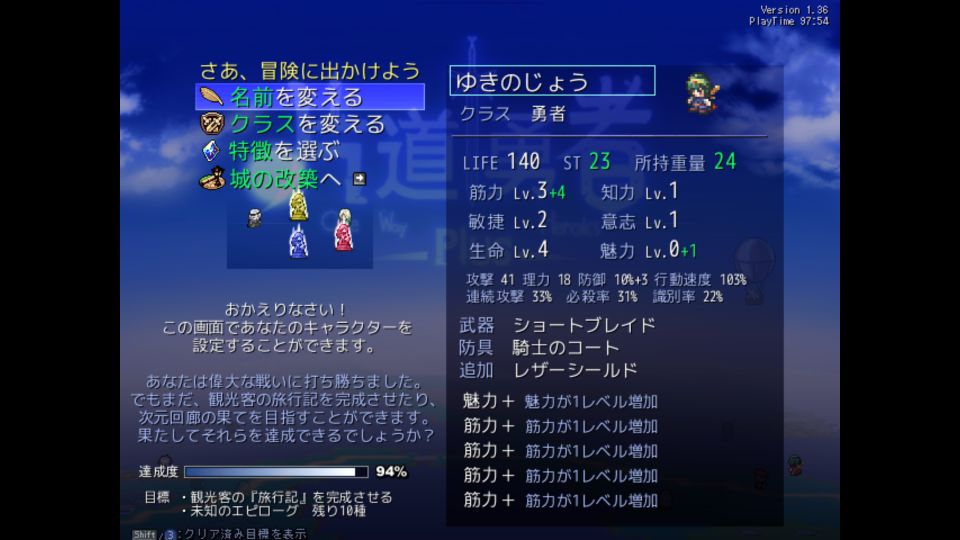Go to 城の改築へ option
Viewport: 960px width, 540px height.
(x=286, y=179)
